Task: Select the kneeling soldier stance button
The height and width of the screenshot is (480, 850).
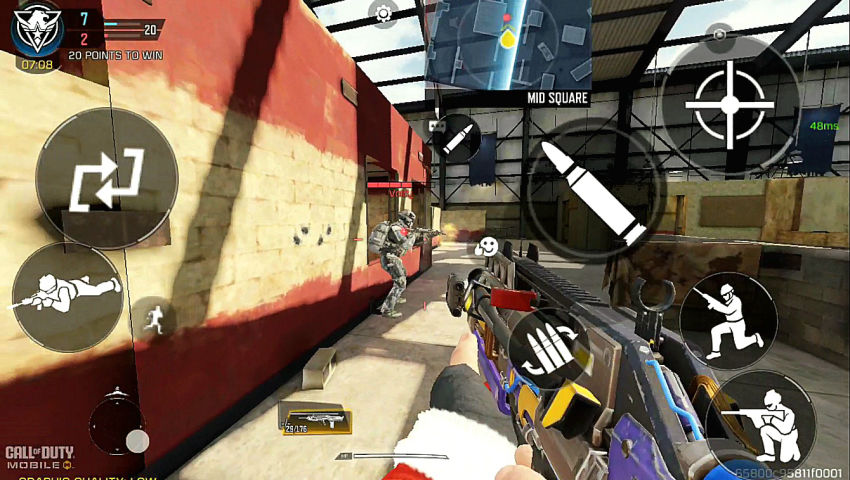Action: click(728, 321)
